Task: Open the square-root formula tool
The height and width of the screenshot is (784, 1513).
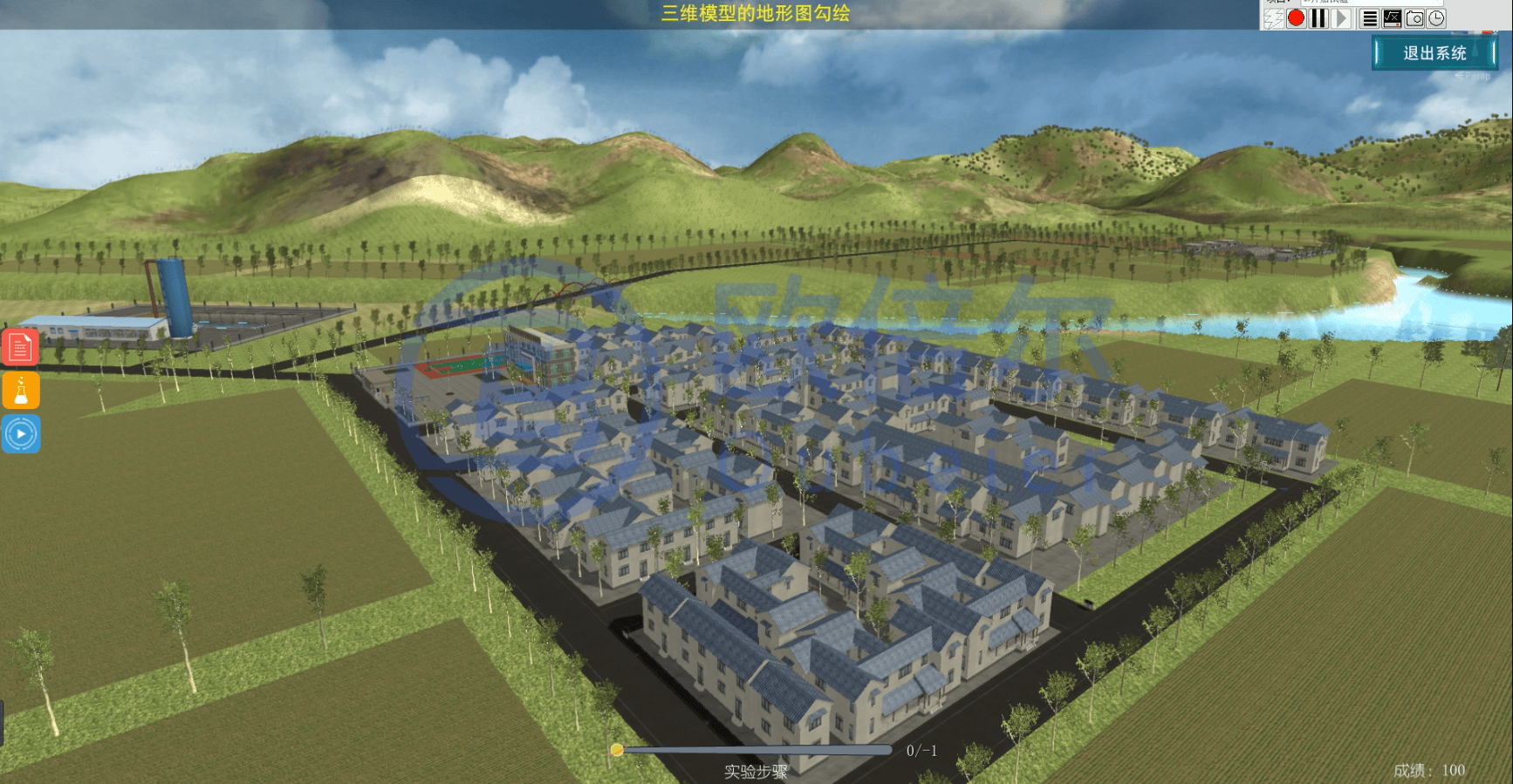Action: [x=1393, y=18]
